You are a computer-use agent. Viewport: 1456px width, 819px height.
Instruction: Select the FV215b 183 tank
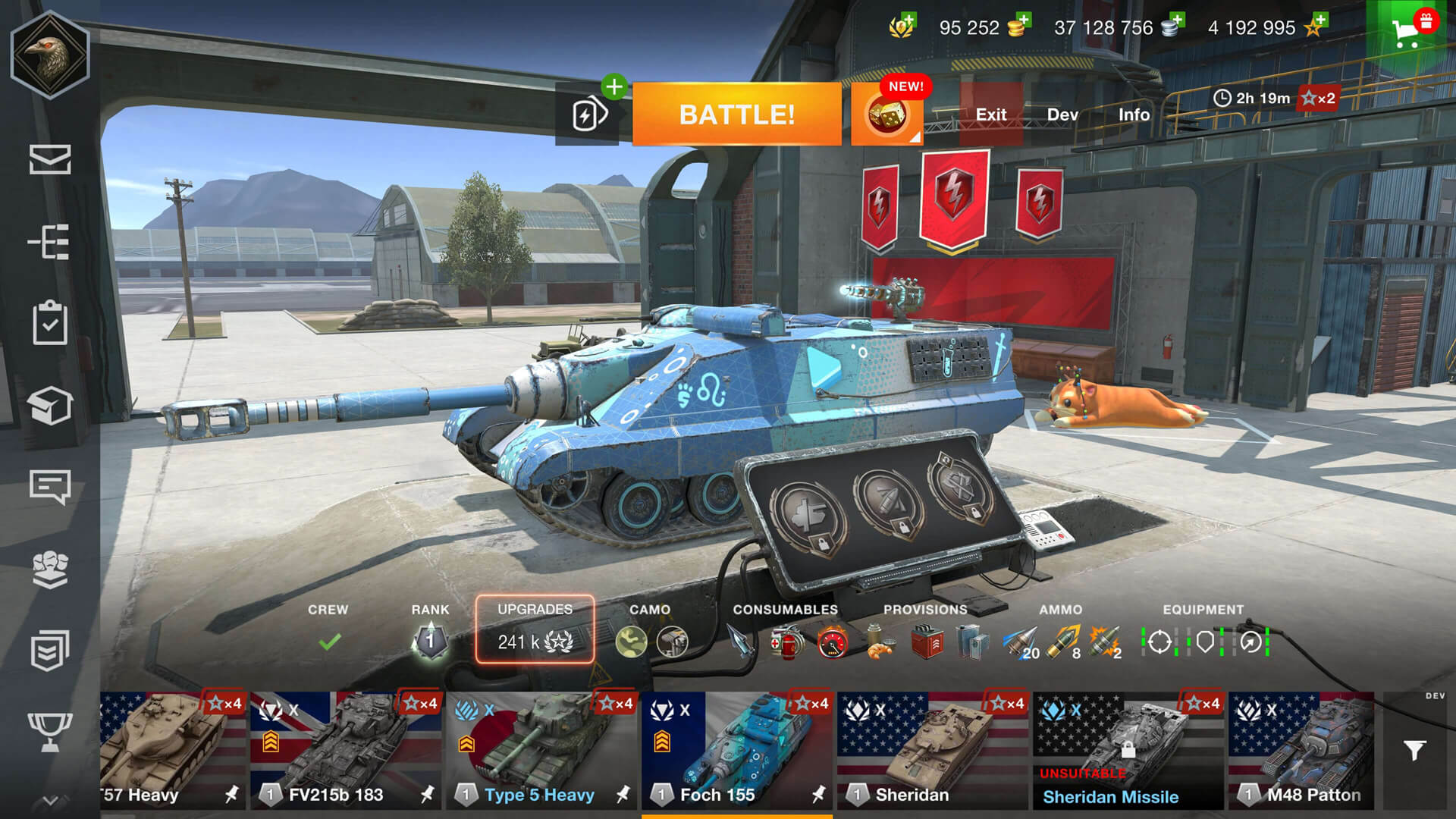[x=346, y=749]
